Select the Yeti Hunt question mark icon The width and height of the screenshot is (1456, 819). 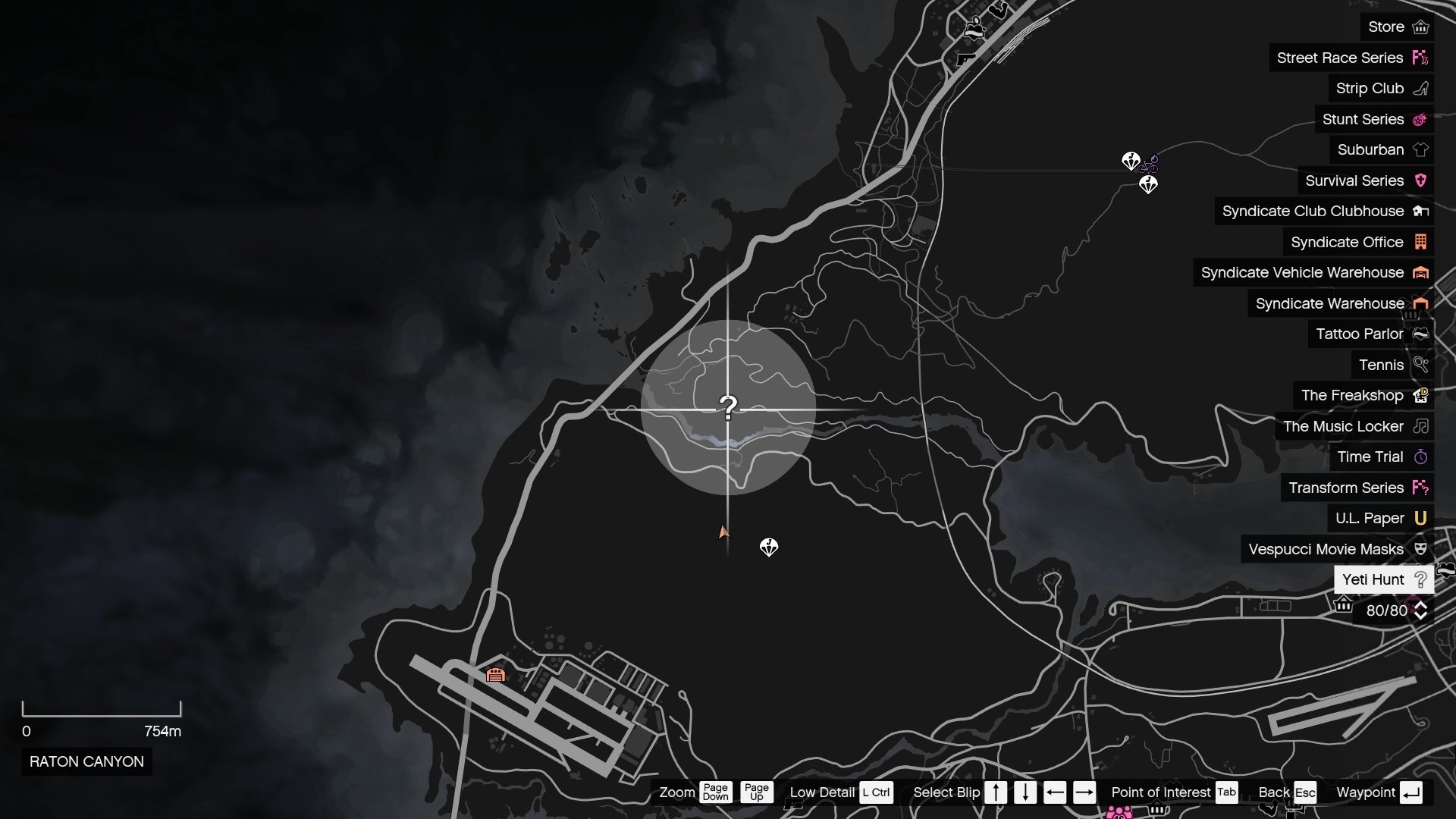coord(1420,579)
